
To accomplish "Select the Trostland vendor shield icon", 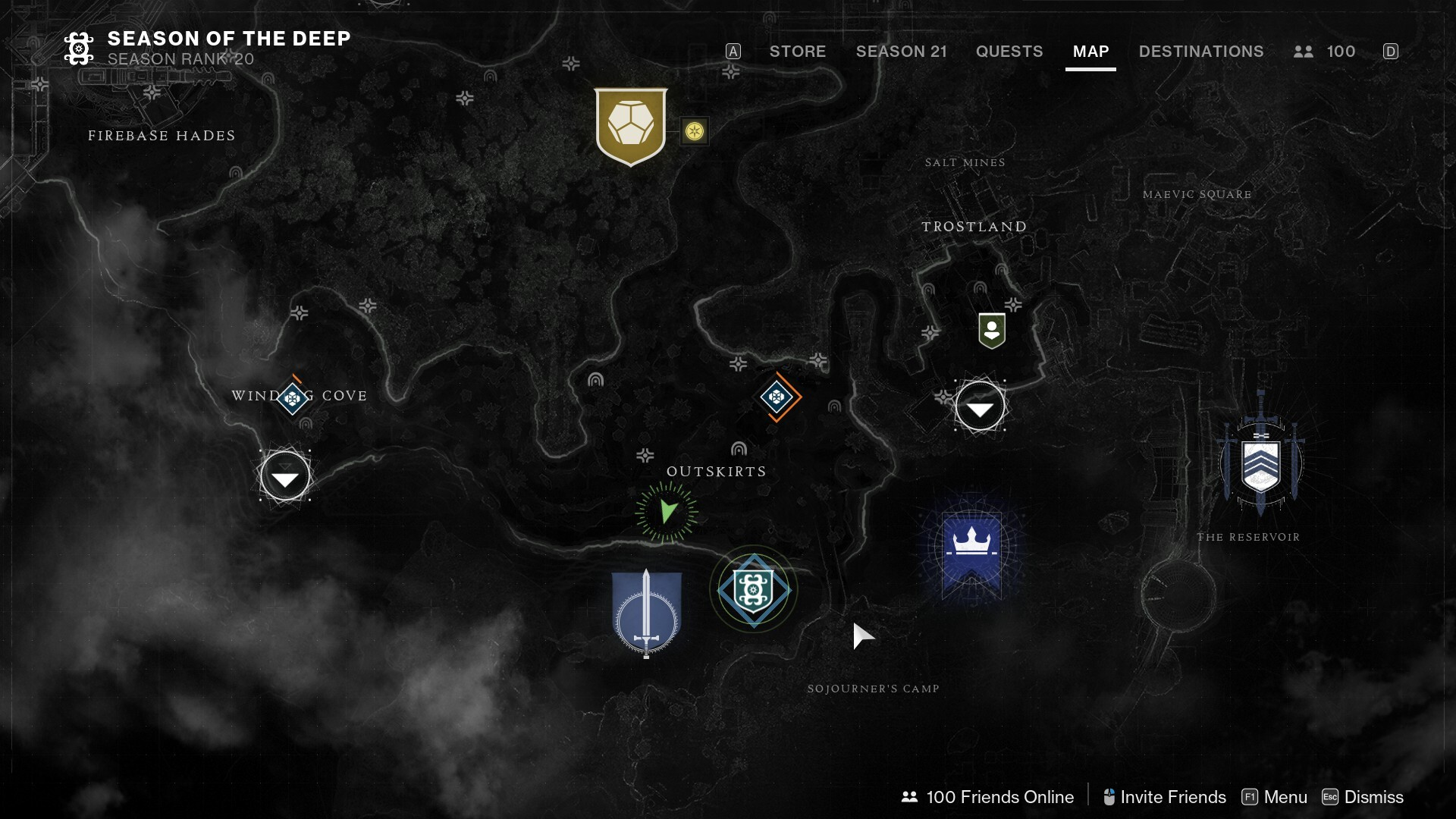I will pos(991,331).
